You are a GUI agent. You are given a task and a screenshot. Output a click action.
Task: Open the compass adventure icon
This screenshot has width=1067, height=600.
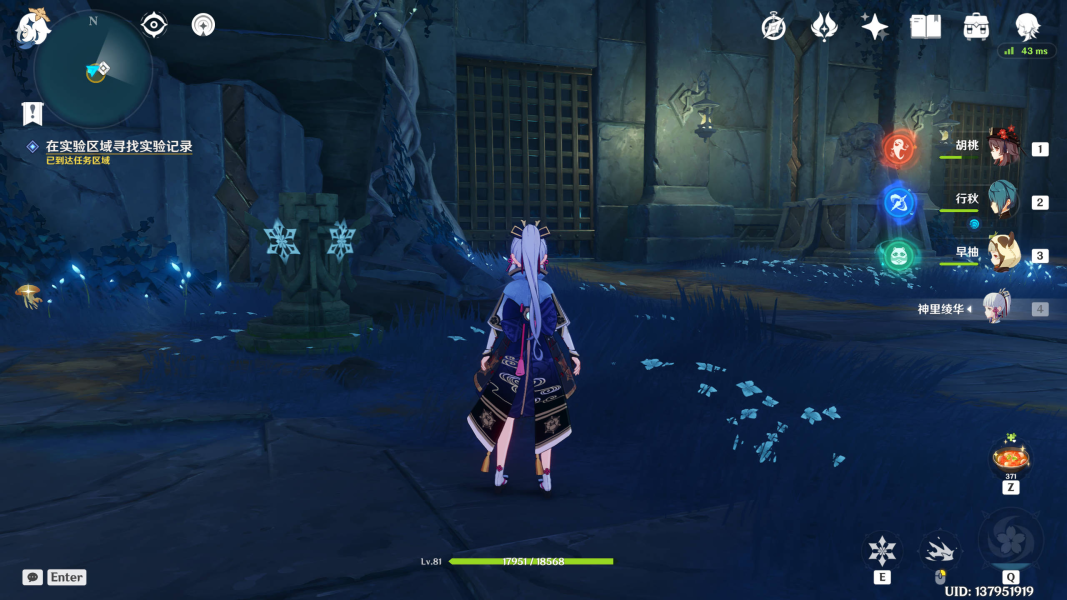[x=773, y=27]
